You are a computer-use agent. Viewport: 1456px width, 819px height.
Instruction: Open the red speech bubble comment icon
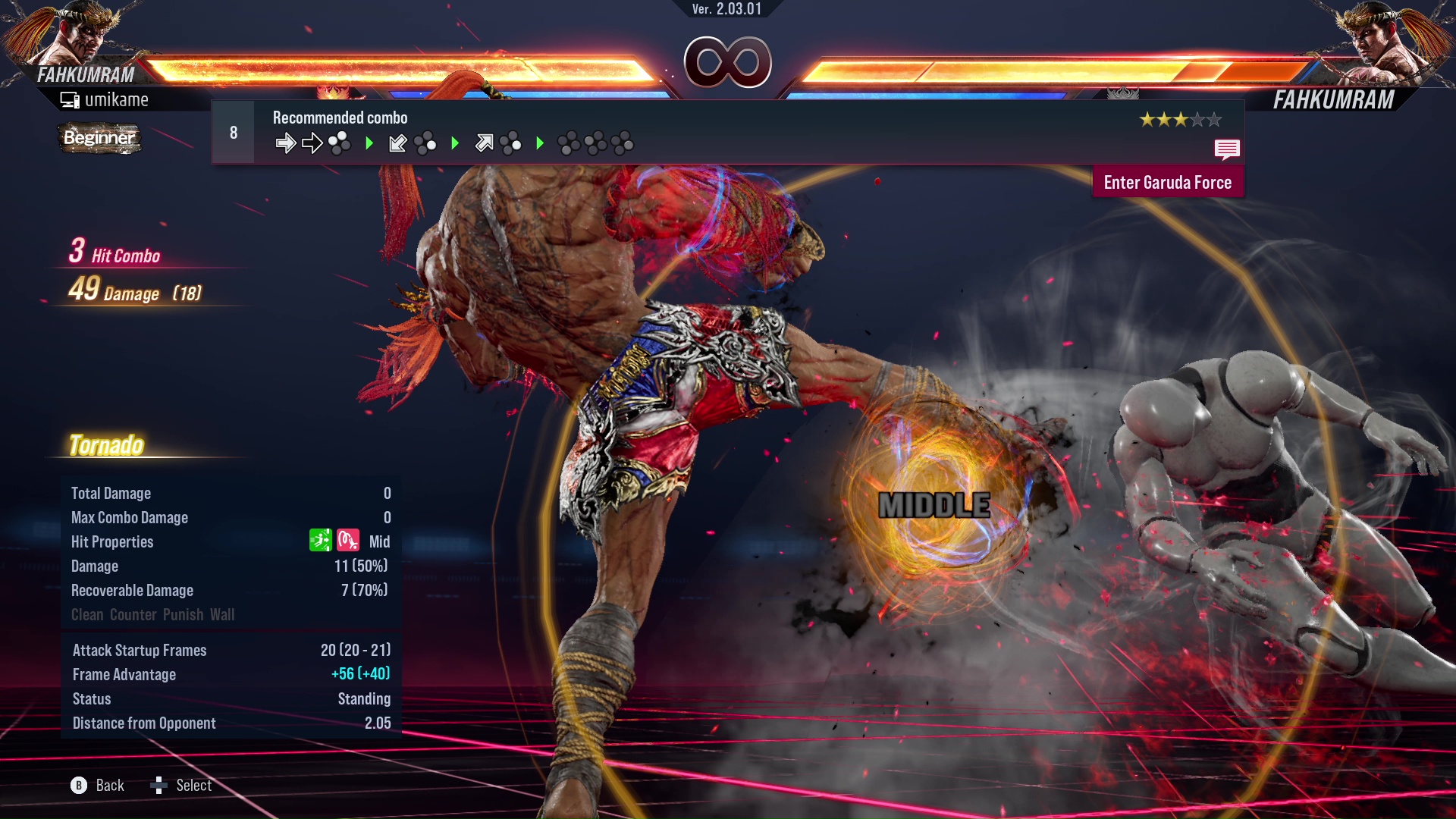[1226, 149]
